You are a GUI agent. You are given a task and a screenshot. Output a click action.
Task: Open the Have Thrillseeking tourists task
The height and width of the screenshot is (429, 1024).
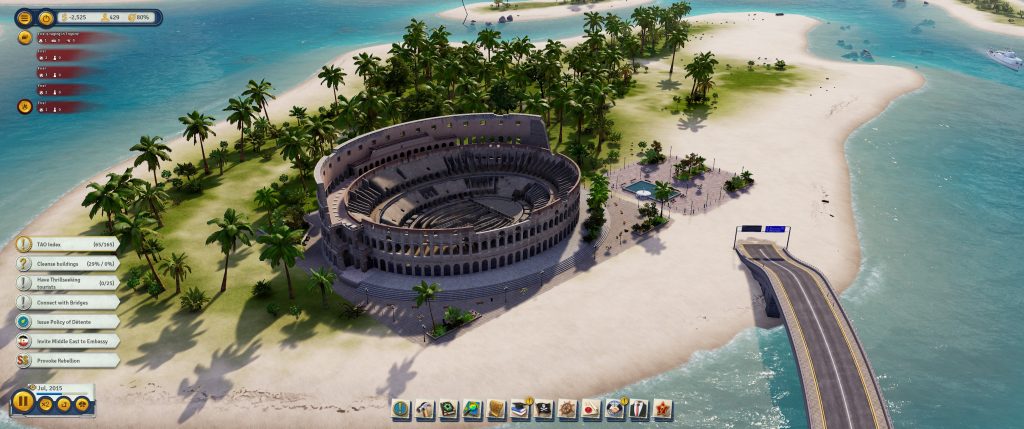[x=68, y=283]
